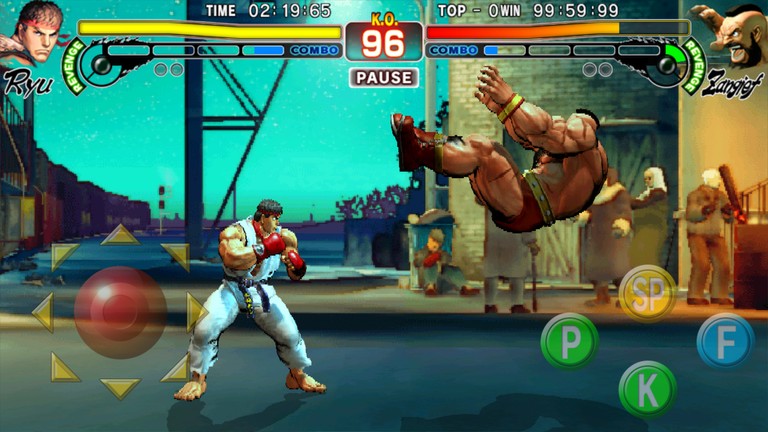
Task: Hit the green P punch button
Action: point(569,342)
